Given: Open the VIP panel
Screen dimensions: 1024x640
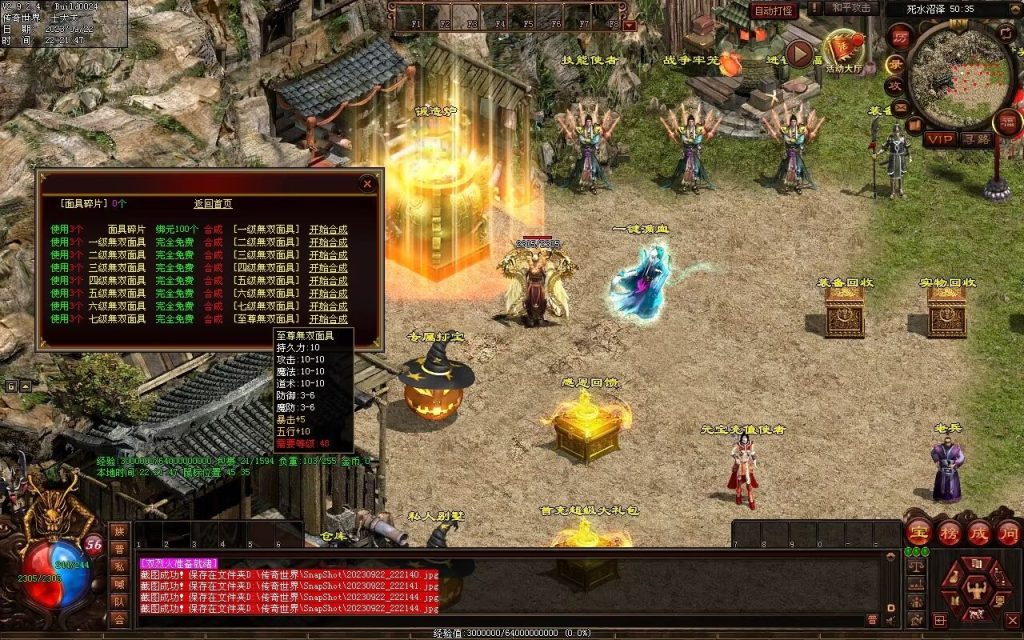Looking at the screenshot, I should click(939, 139).
